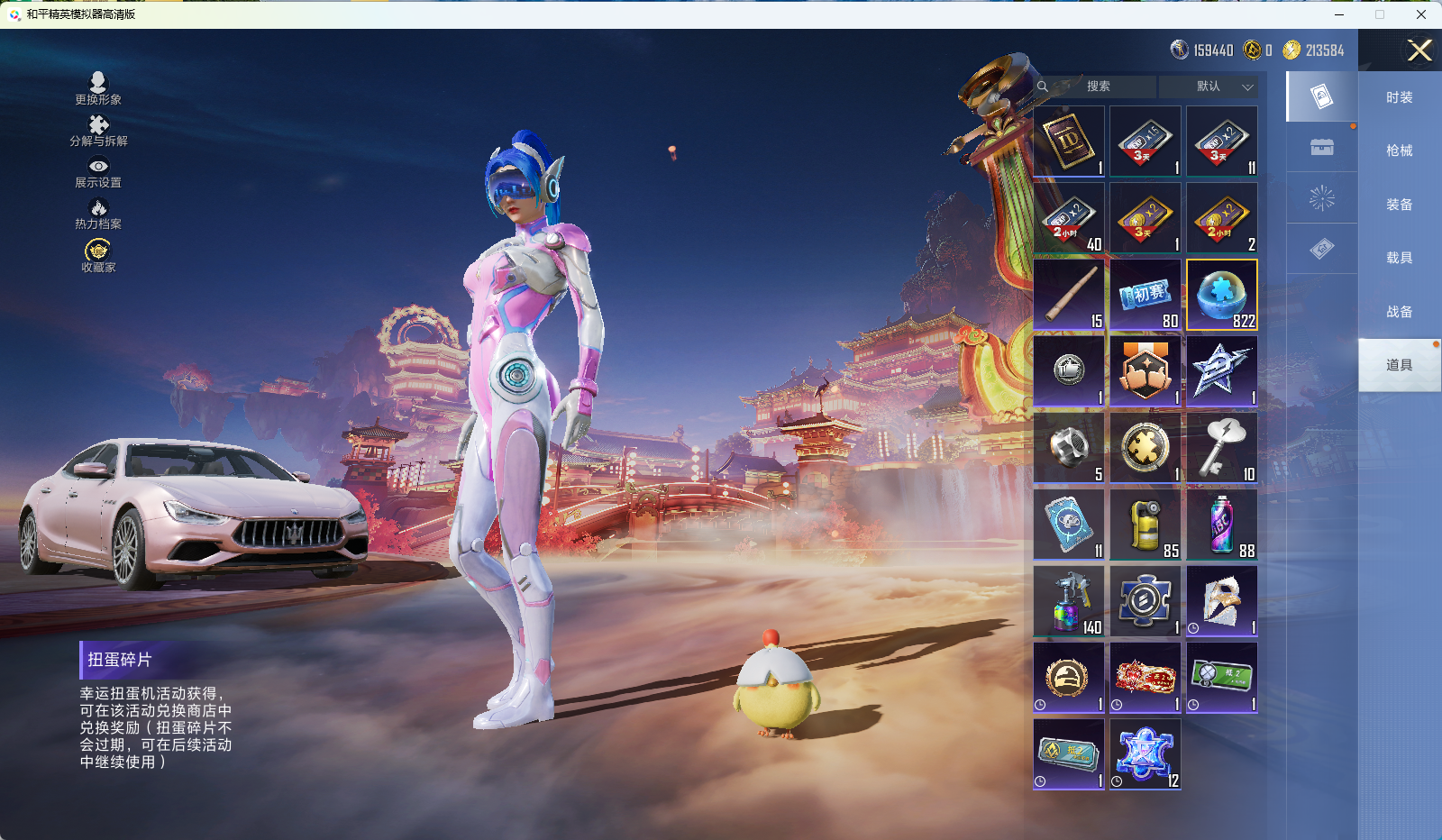This screenshot has width=1442, height=840.
Task: Show the 载具 category
Action: pos(1399,258)
